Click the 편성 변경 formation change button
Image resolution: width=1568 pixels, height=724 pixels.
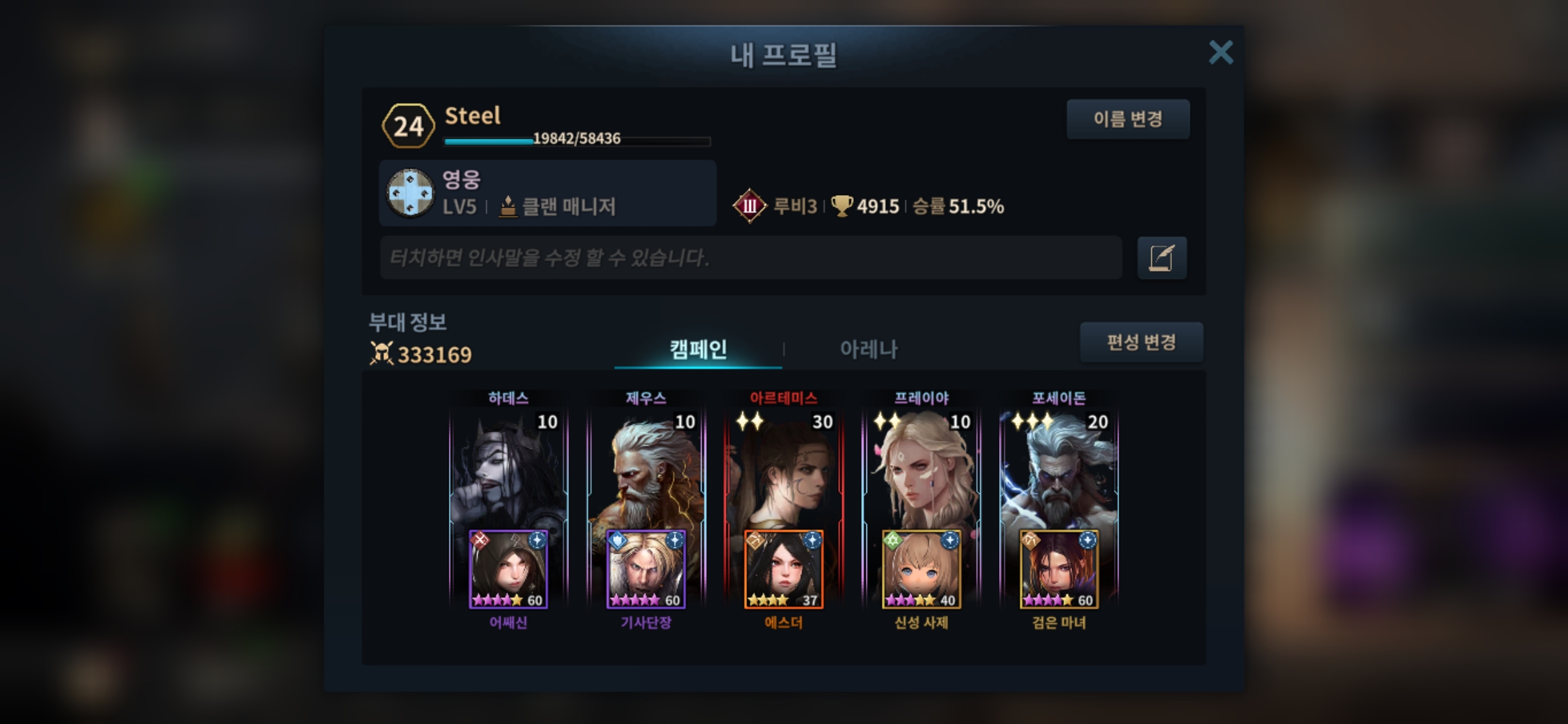pos(1141,343)
